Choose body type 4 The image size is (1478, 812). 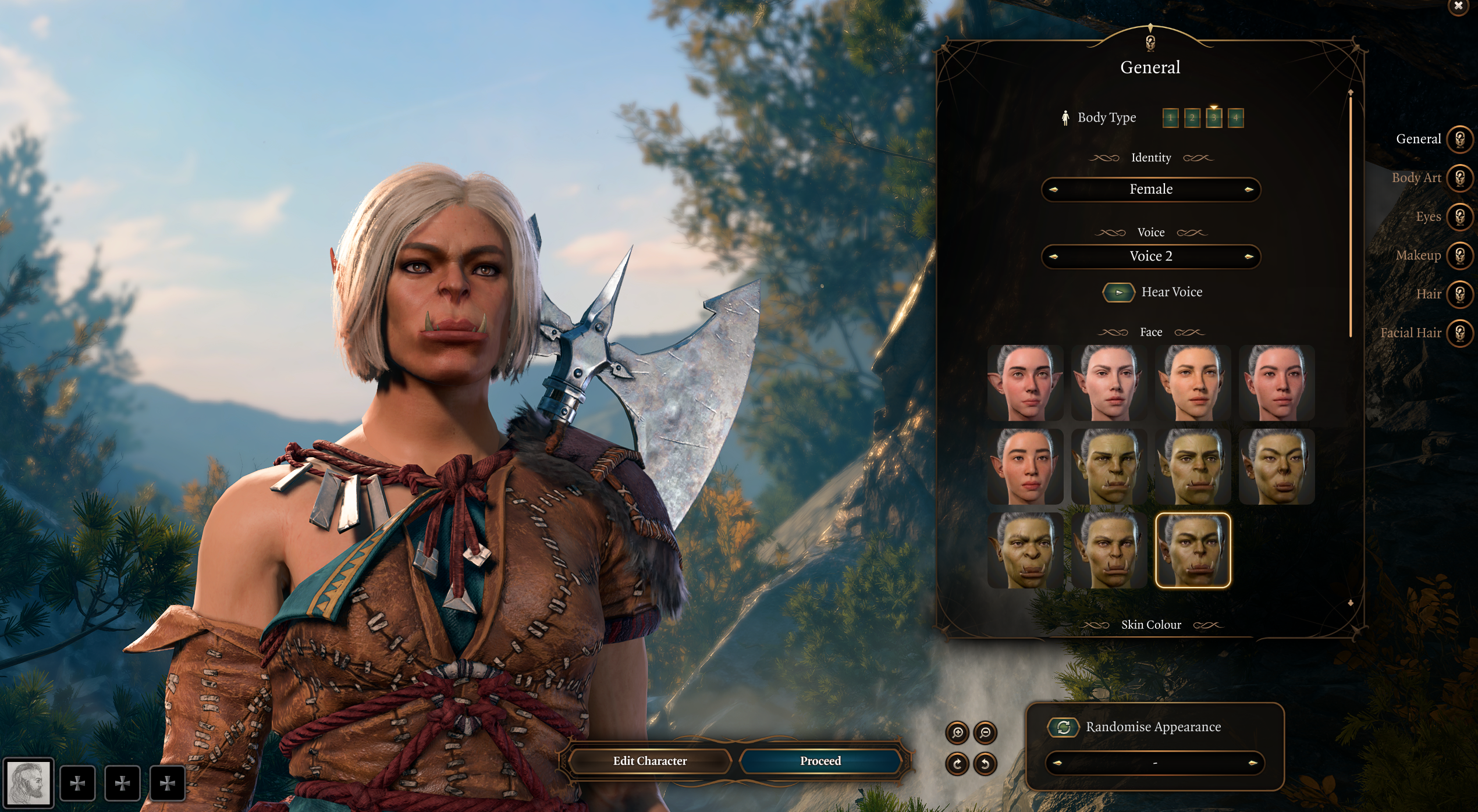(x=1235, y=118)
